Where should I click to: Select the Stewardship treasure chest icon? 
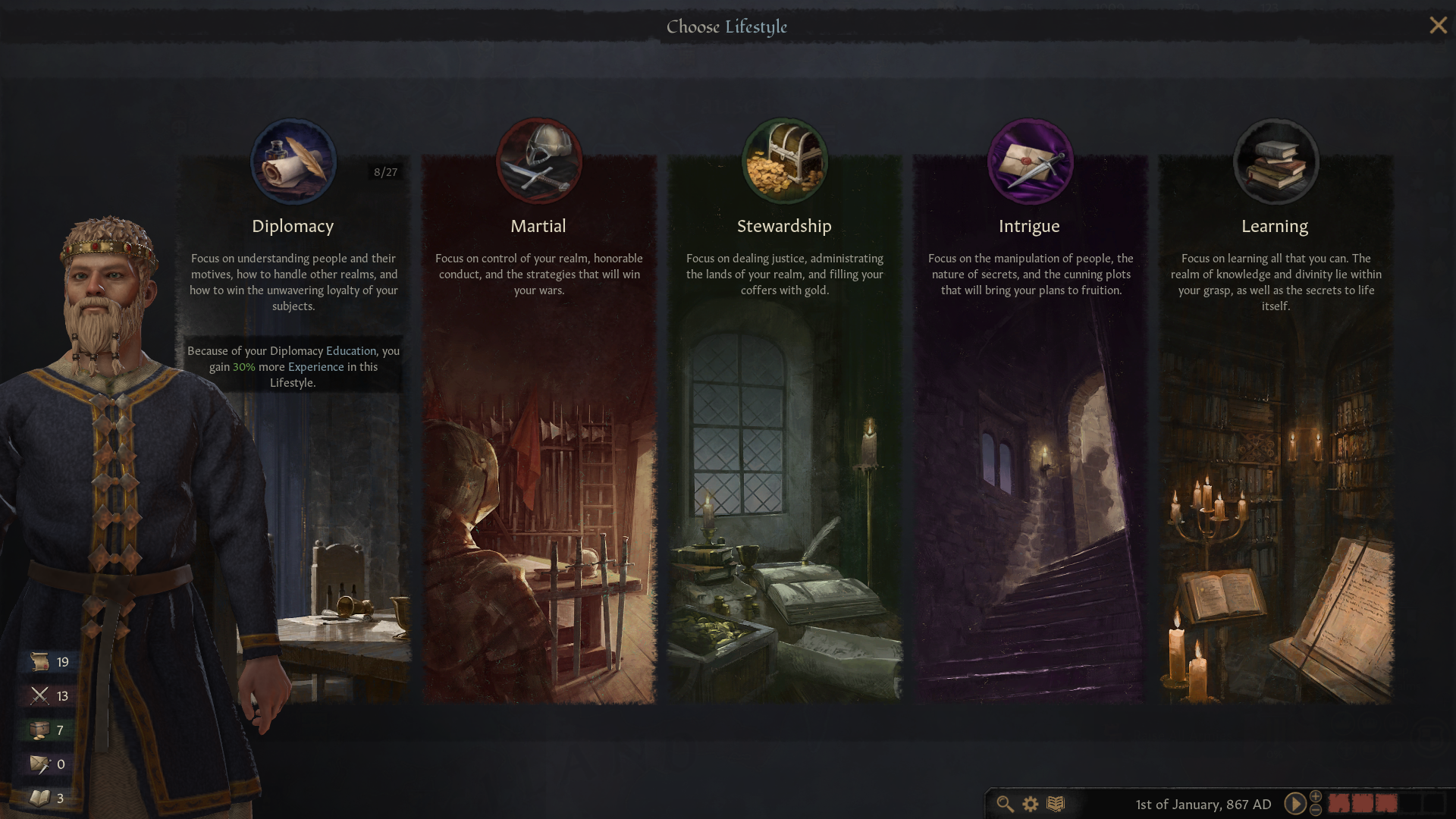tap(785, 160)
